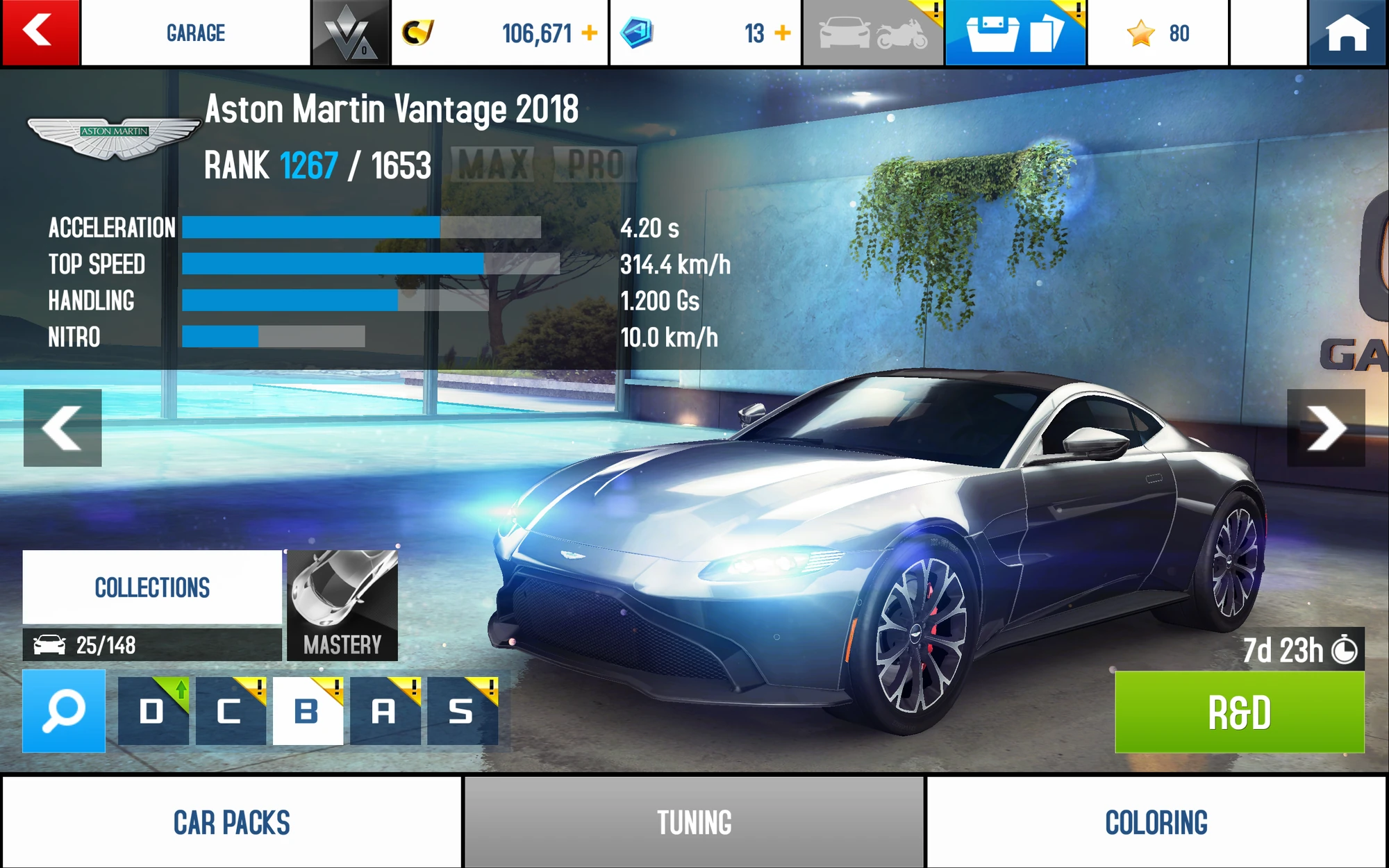Start the green R&D event
This screenshot has width=1389, height=868.
tap(1239, 712)
